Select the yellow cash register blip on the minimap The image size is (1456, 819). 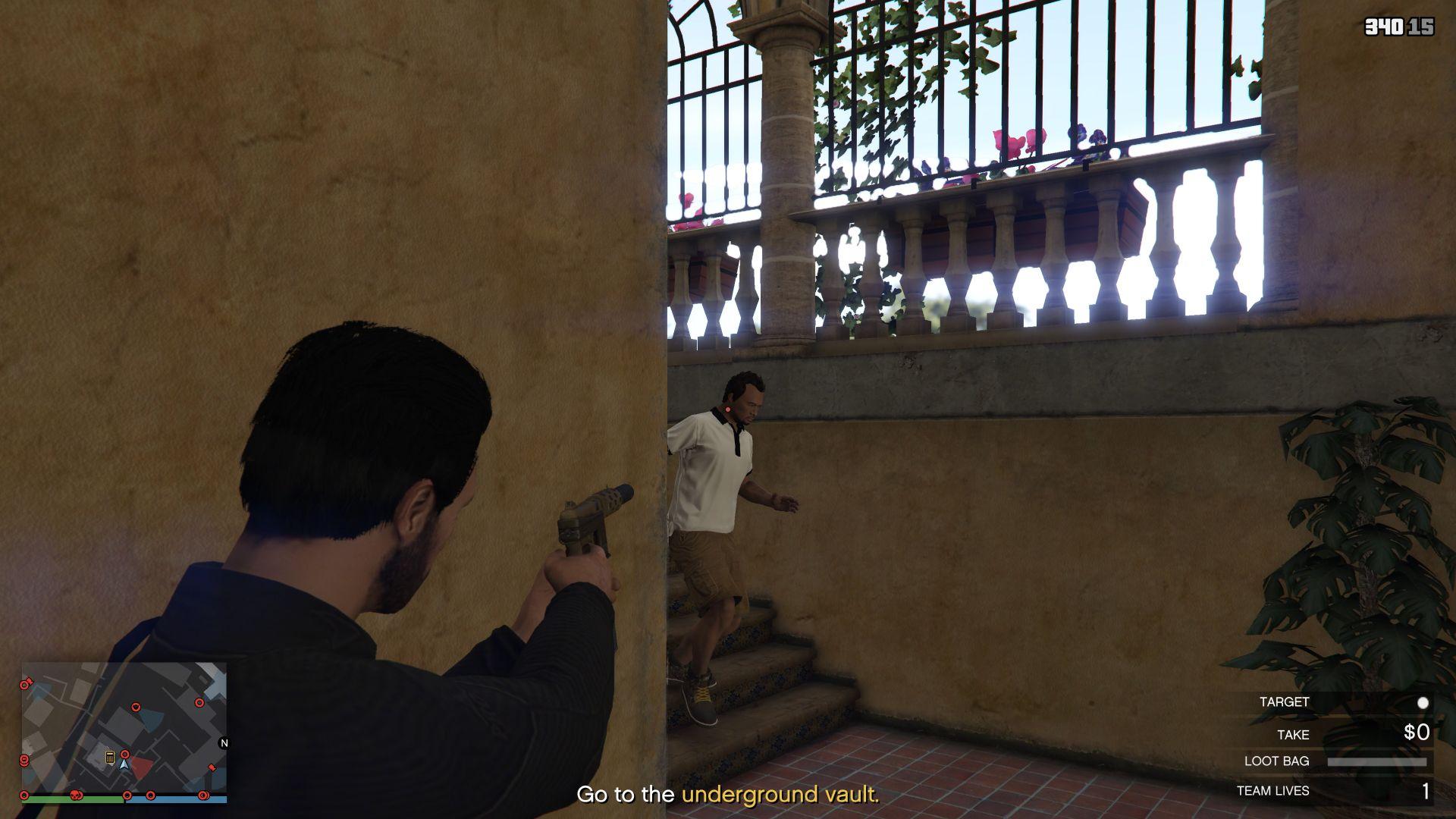[110, 758]
